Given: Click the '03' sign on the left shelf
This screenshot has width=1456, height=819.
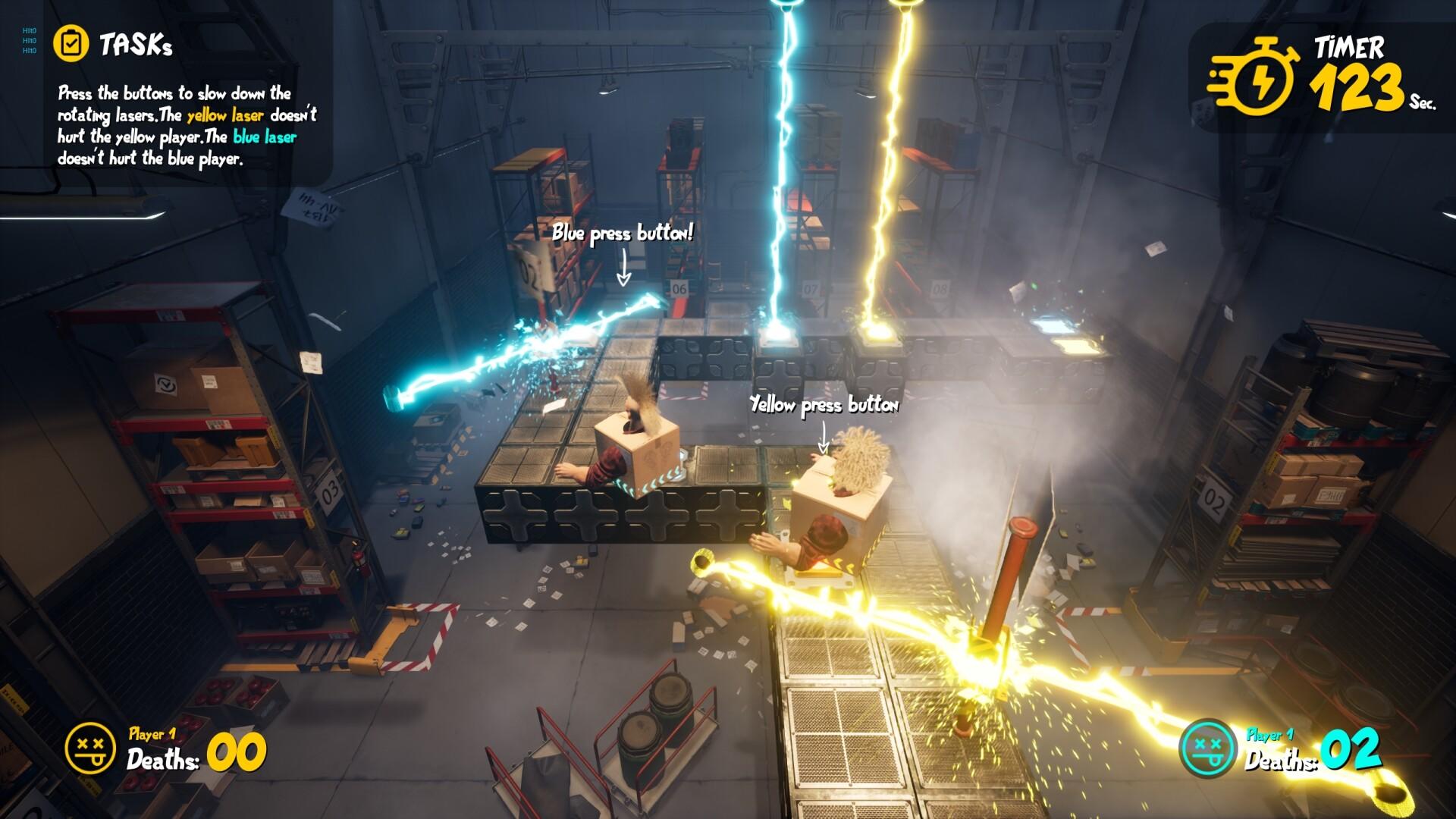Looking at the screenshot, I should tap(328, 493).
